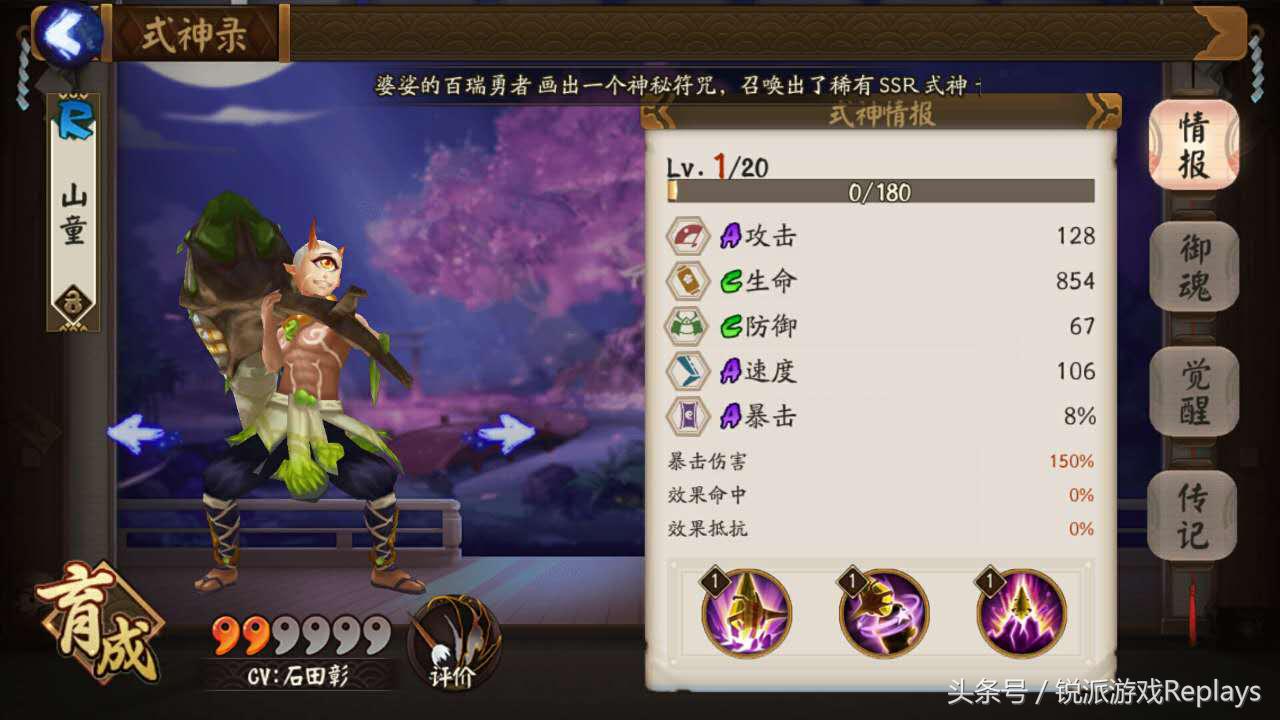This screenshot has width=1280, height=720.
Task: Open the first skill icon at bottom
Action: click(745, 610)
